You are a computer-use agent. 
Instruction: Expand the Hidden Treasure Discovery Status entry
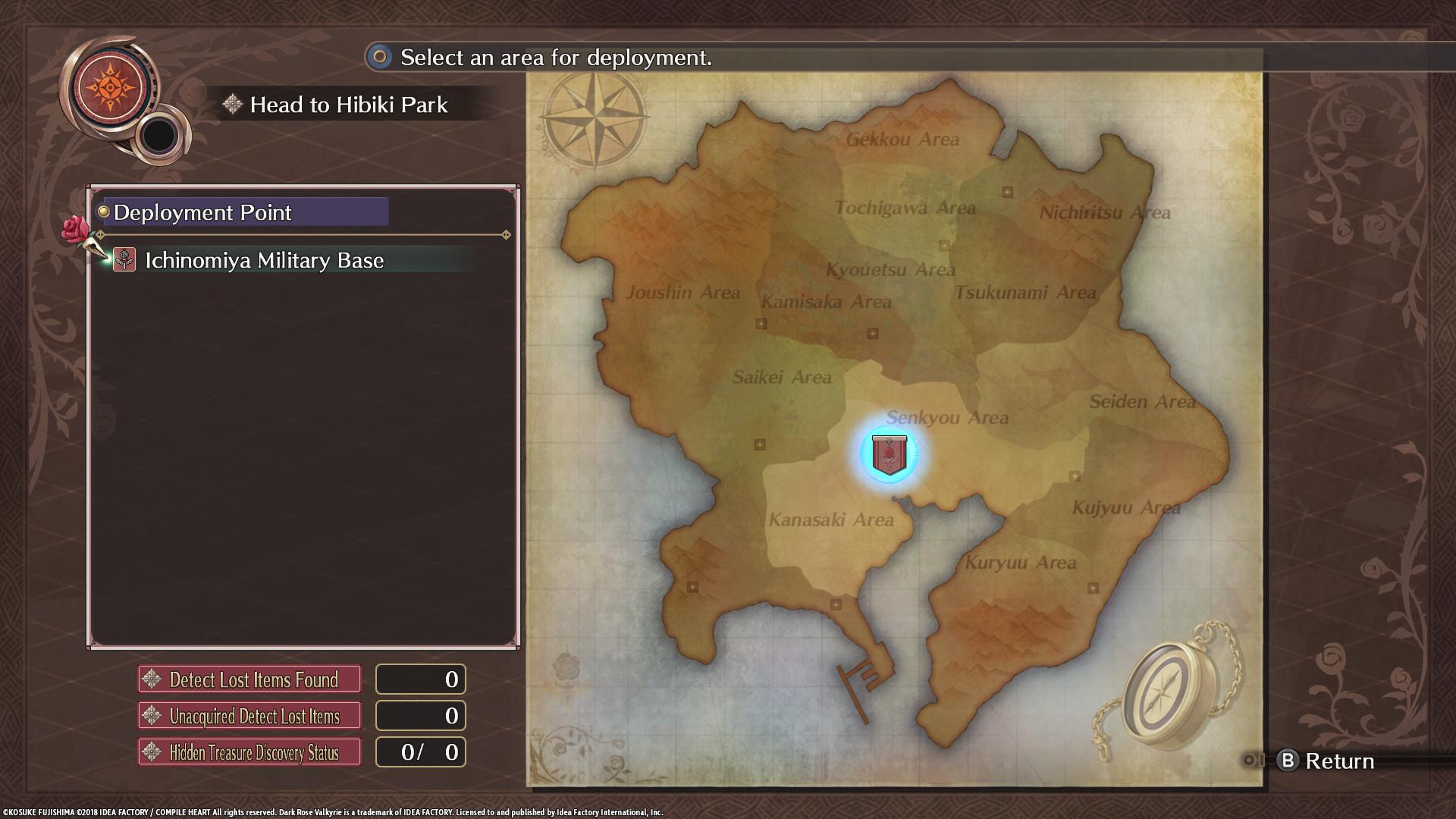tap(249, 752)
